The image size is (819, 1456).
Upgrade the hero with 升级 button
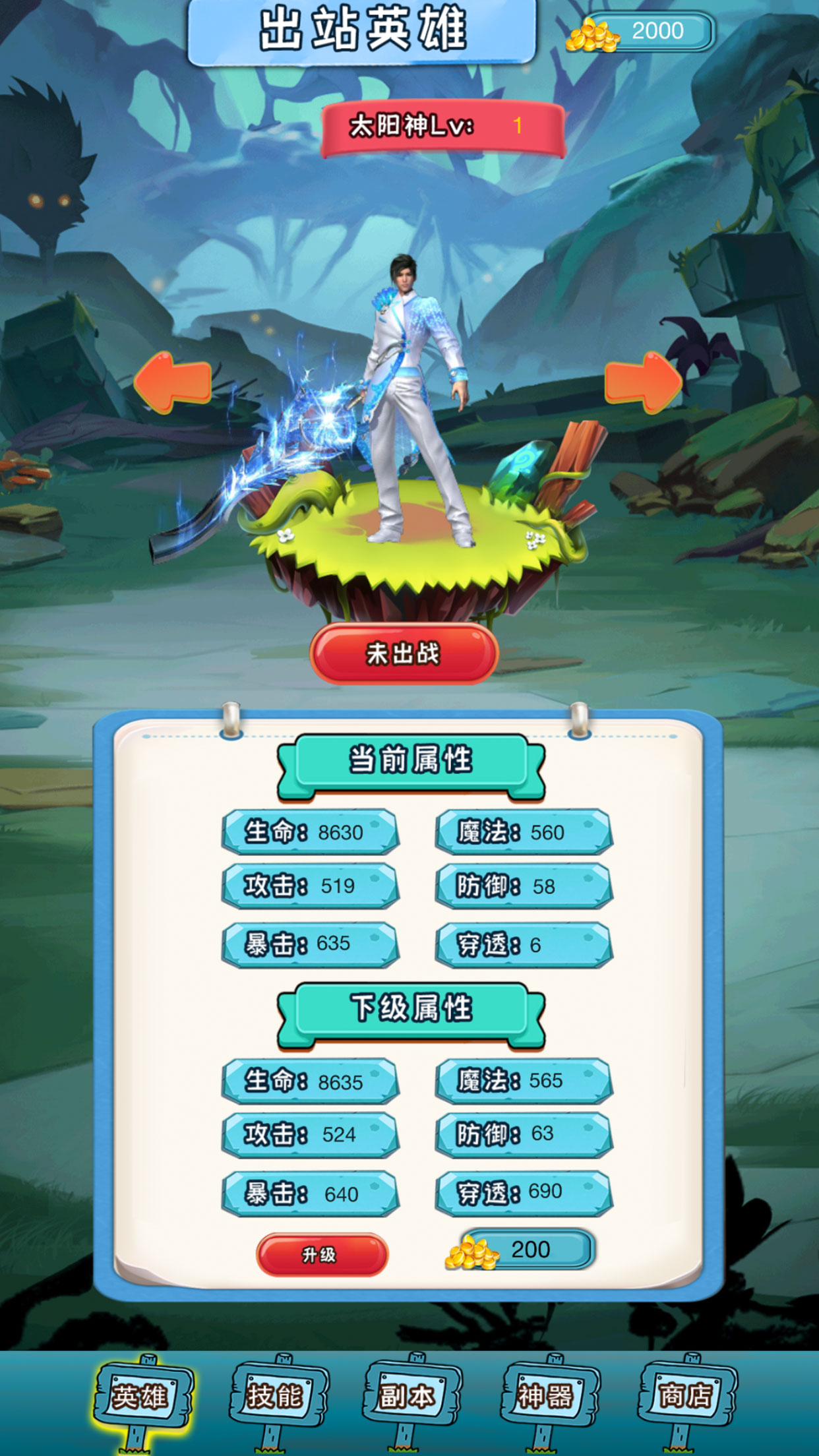click(x=322, y=1254)
